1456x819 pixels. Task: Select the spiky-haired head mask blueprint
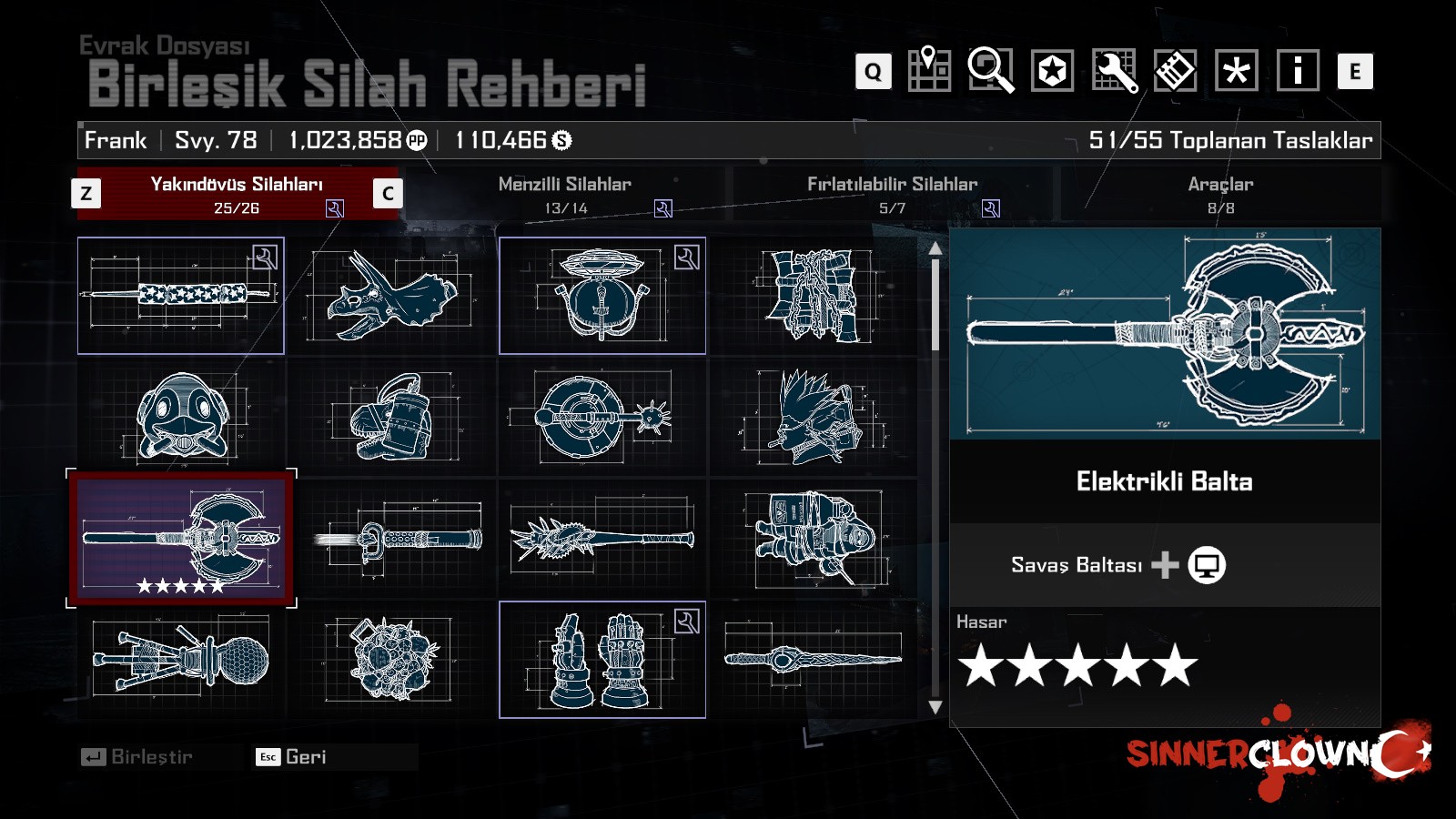[813, 417]
